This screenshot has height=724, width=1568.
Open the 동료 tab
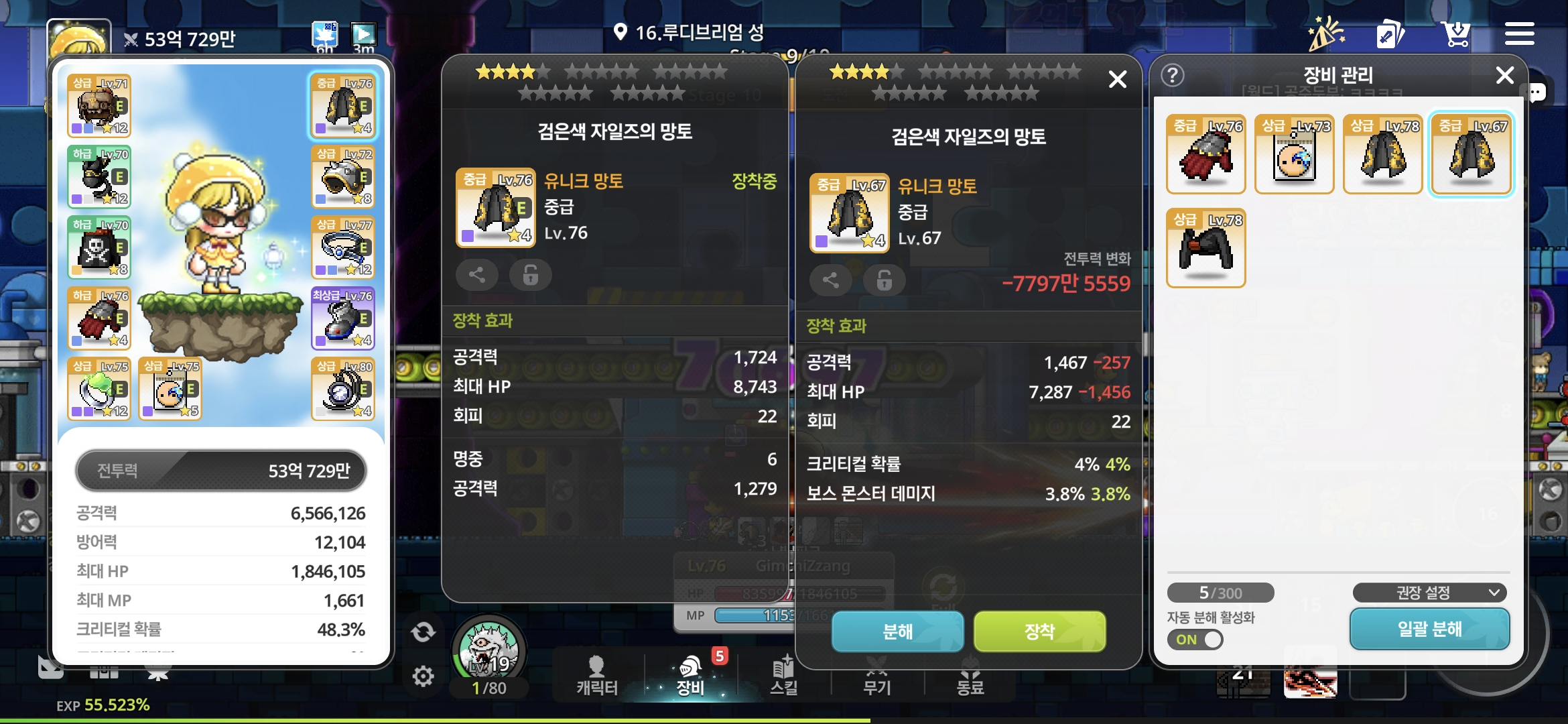[x=970, y=676]
